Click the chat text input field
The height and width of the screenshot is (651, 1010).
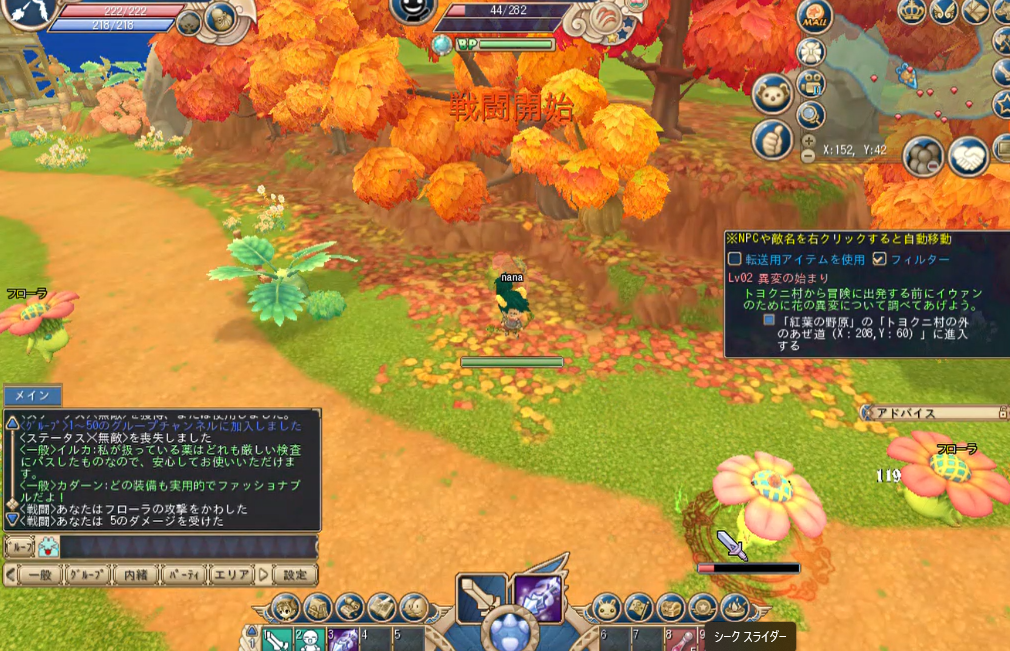point(185,547)
